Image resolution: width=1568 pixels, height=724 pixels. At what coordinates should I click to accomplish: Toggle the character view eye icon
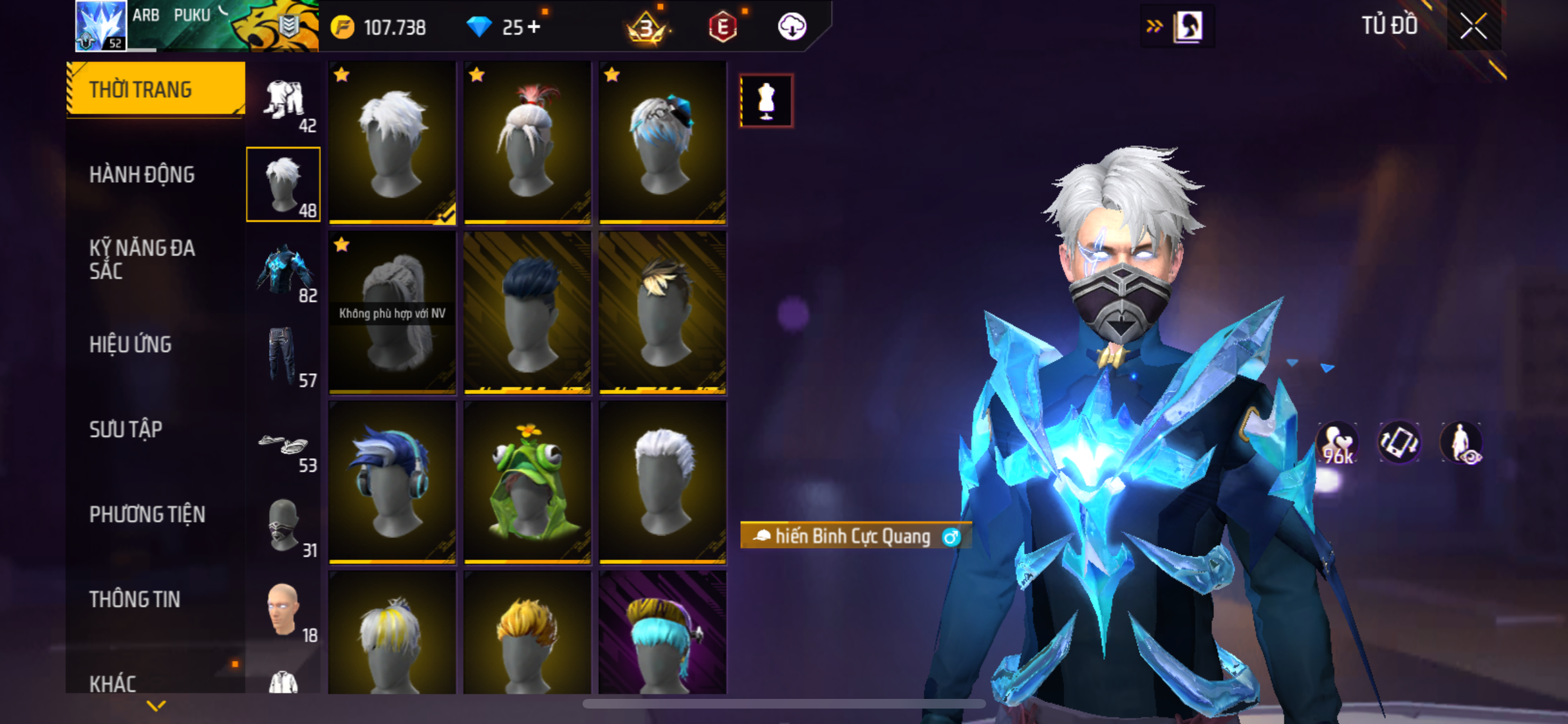[1461, 443]
